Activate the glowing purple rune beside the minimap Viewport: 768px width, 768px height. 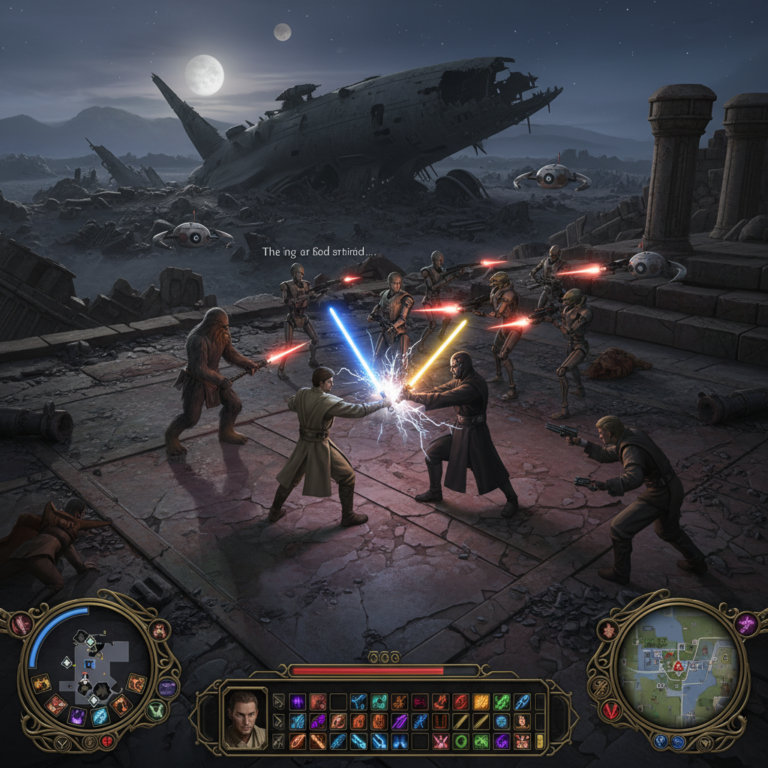[x=746, y=624]
